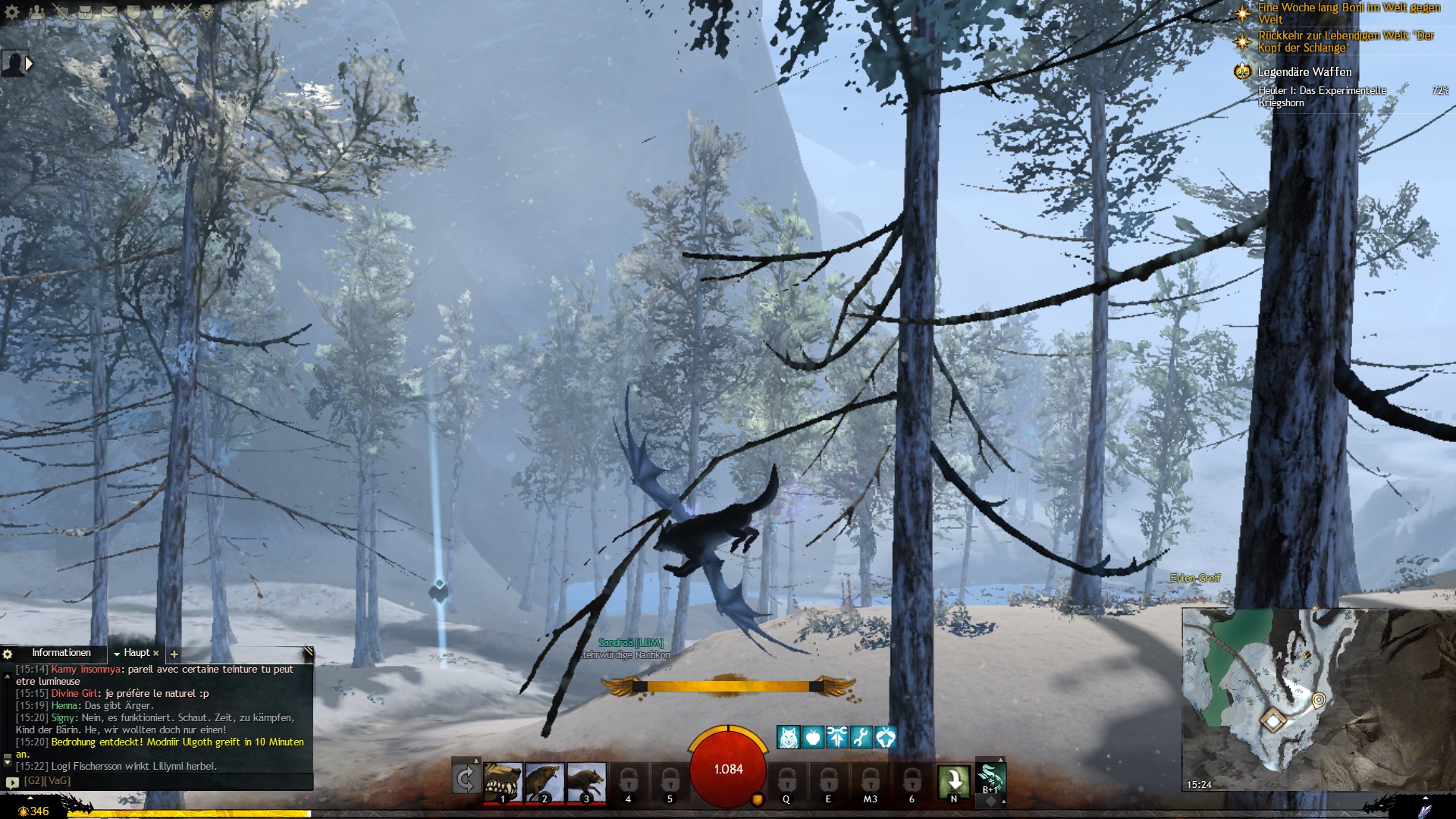The image size is (1456, 819).
Task: Open the mail envelope icon
Action: pyautogui.click(x=109, y=12)
